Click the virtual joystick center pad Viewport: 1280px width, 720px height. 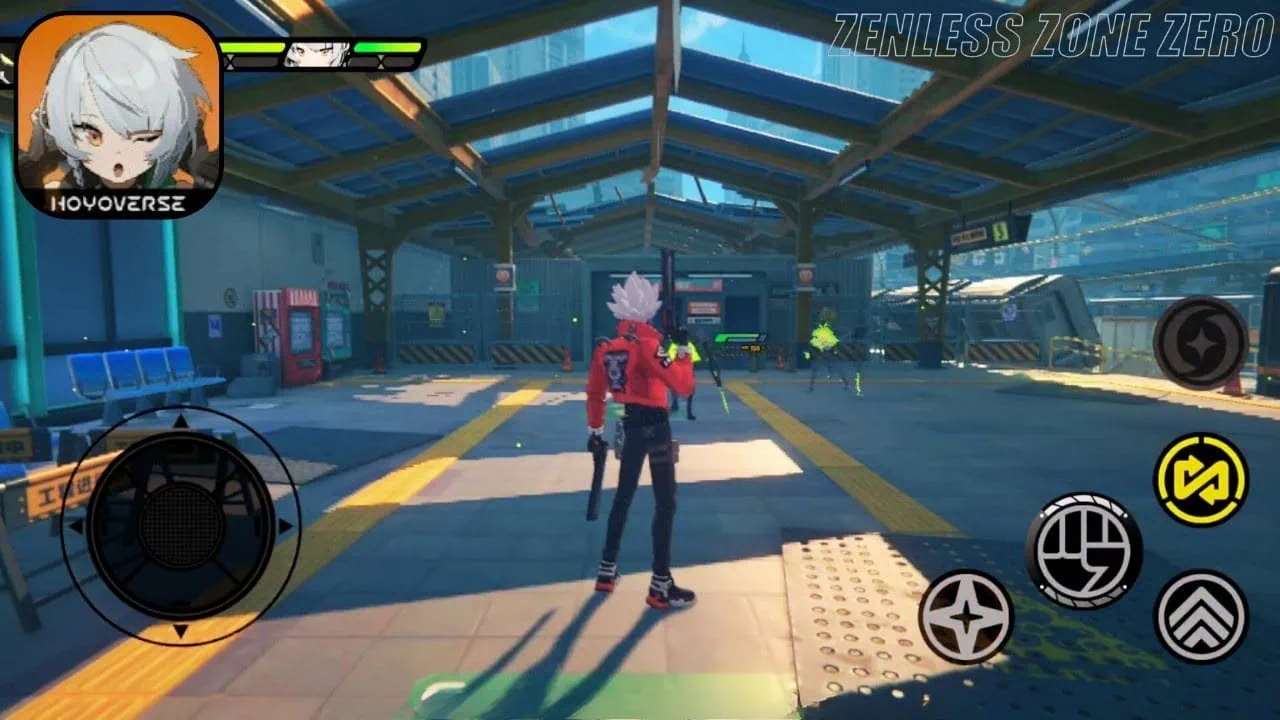181,525
